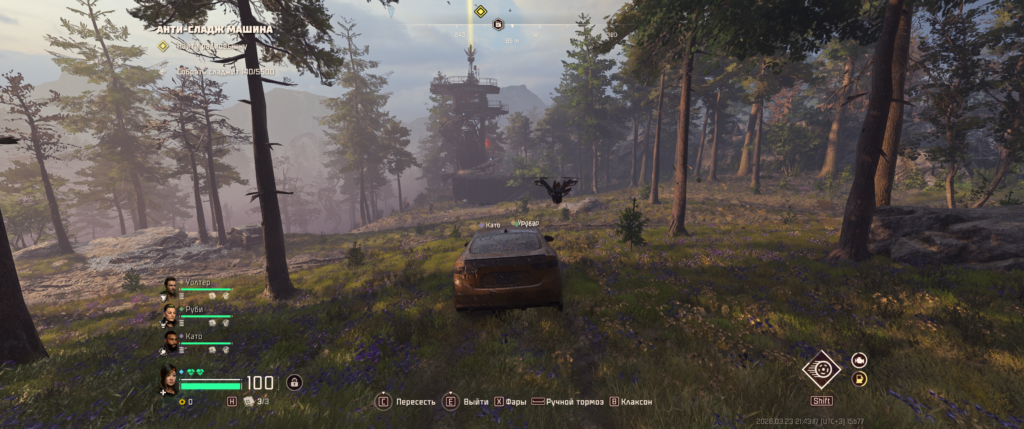The height and width of the screenshot is (429, 1024).
Task: Select teammate Като's squad portrait
Action: pos(170,341)
